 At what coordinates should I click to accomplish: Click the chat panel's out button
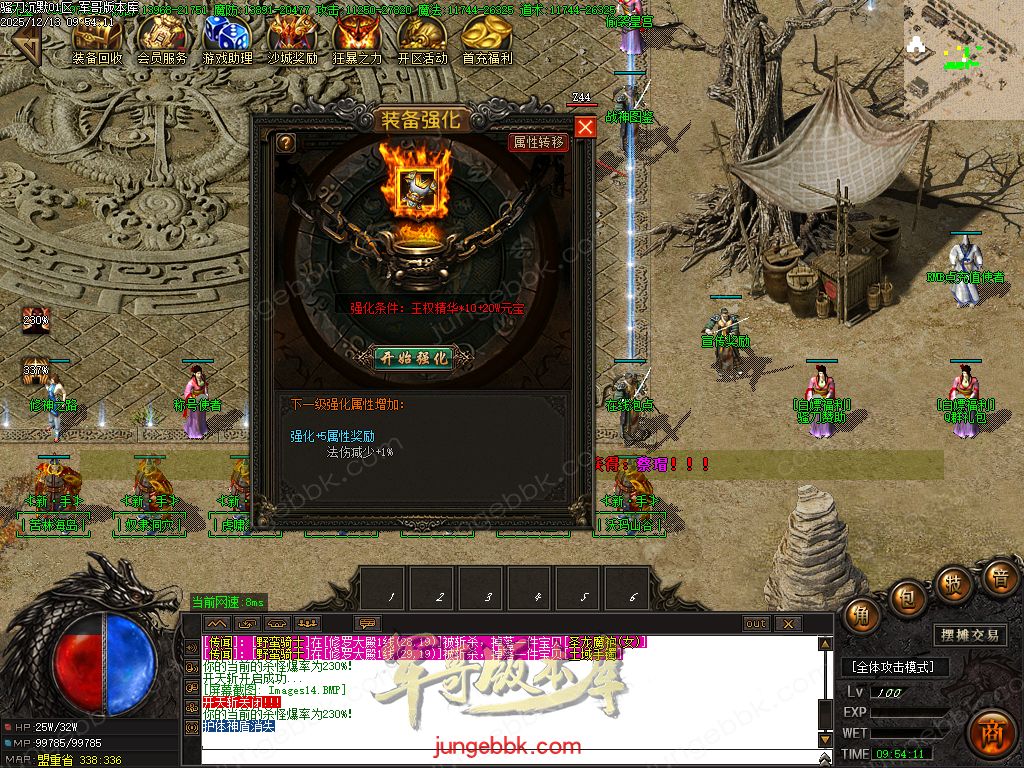[756, 624]
